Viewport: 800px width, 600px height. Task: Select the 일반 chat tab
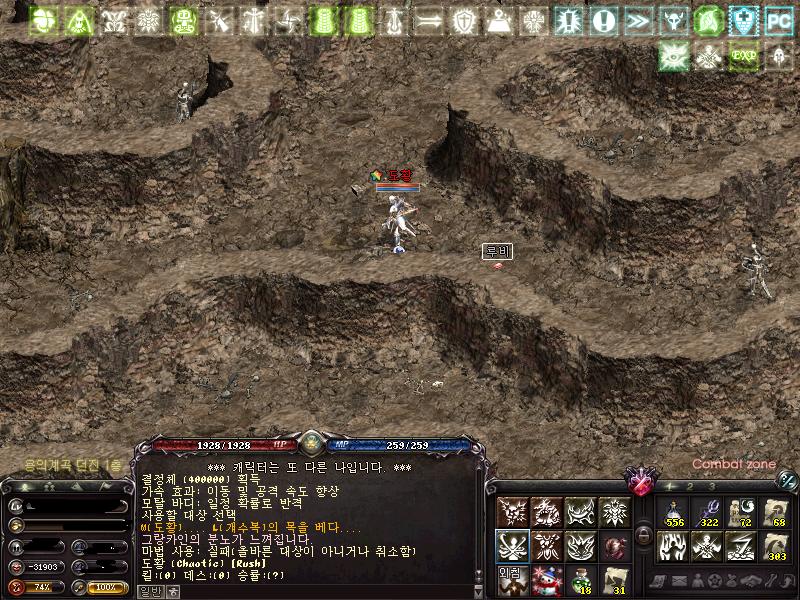[149, 591]
